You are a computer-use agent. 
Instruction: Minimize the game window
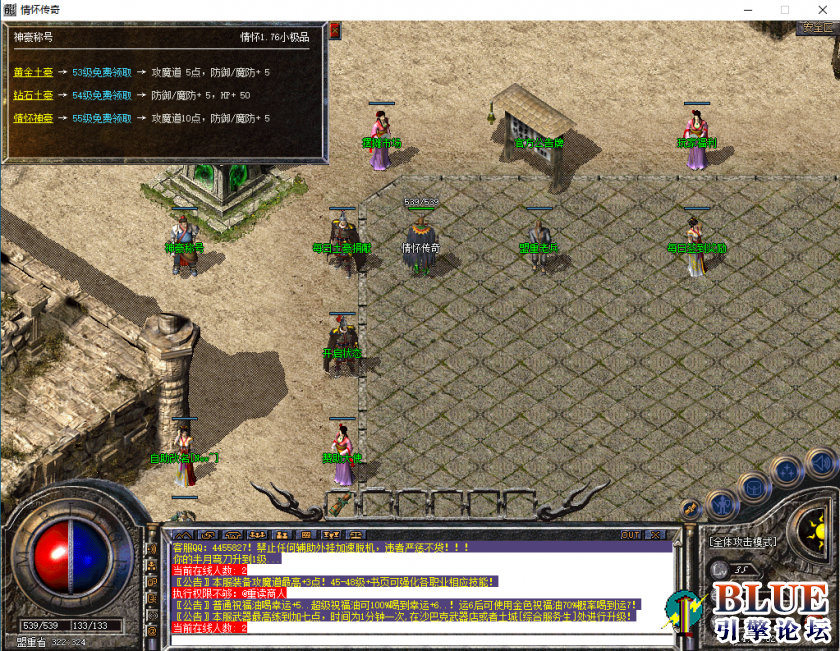tap(749, 9)
